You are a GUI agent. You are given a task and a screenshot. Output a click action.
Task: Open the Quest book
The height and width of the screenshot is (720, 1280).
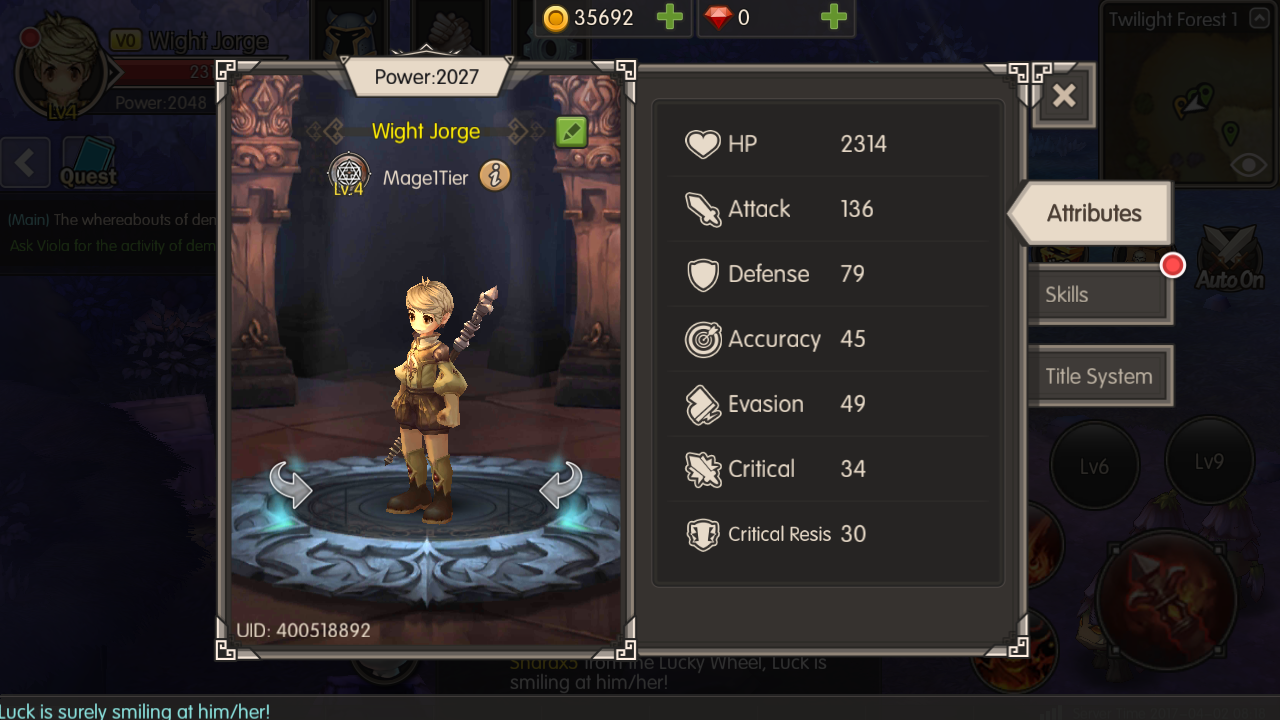(88, 162)
